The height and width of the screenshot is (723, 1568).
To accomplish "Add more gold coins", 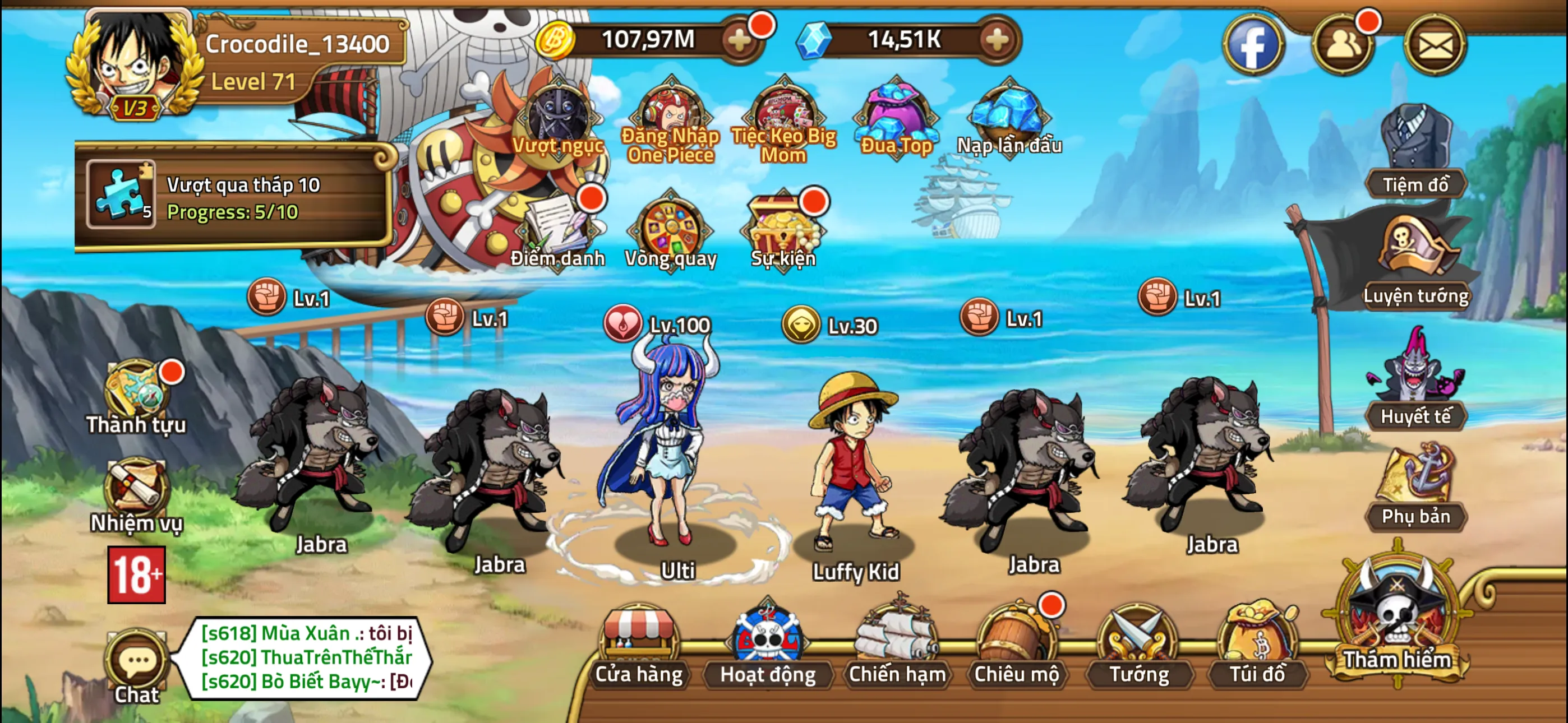I will [x=740, y=40].
